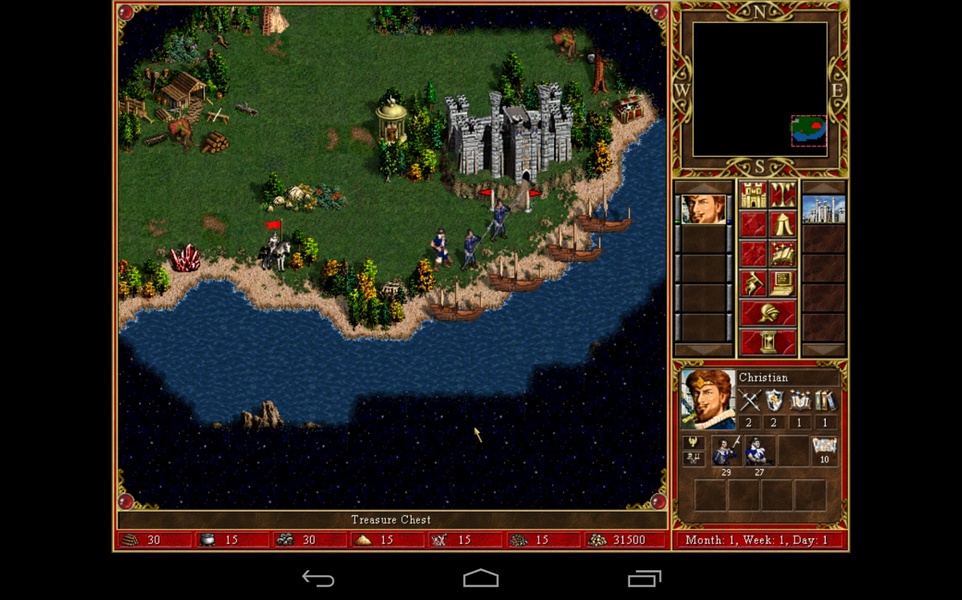The height and width of the screenshot is (600, 962).
Task: Select the castle town in the town list
Action: coord(823,210)
